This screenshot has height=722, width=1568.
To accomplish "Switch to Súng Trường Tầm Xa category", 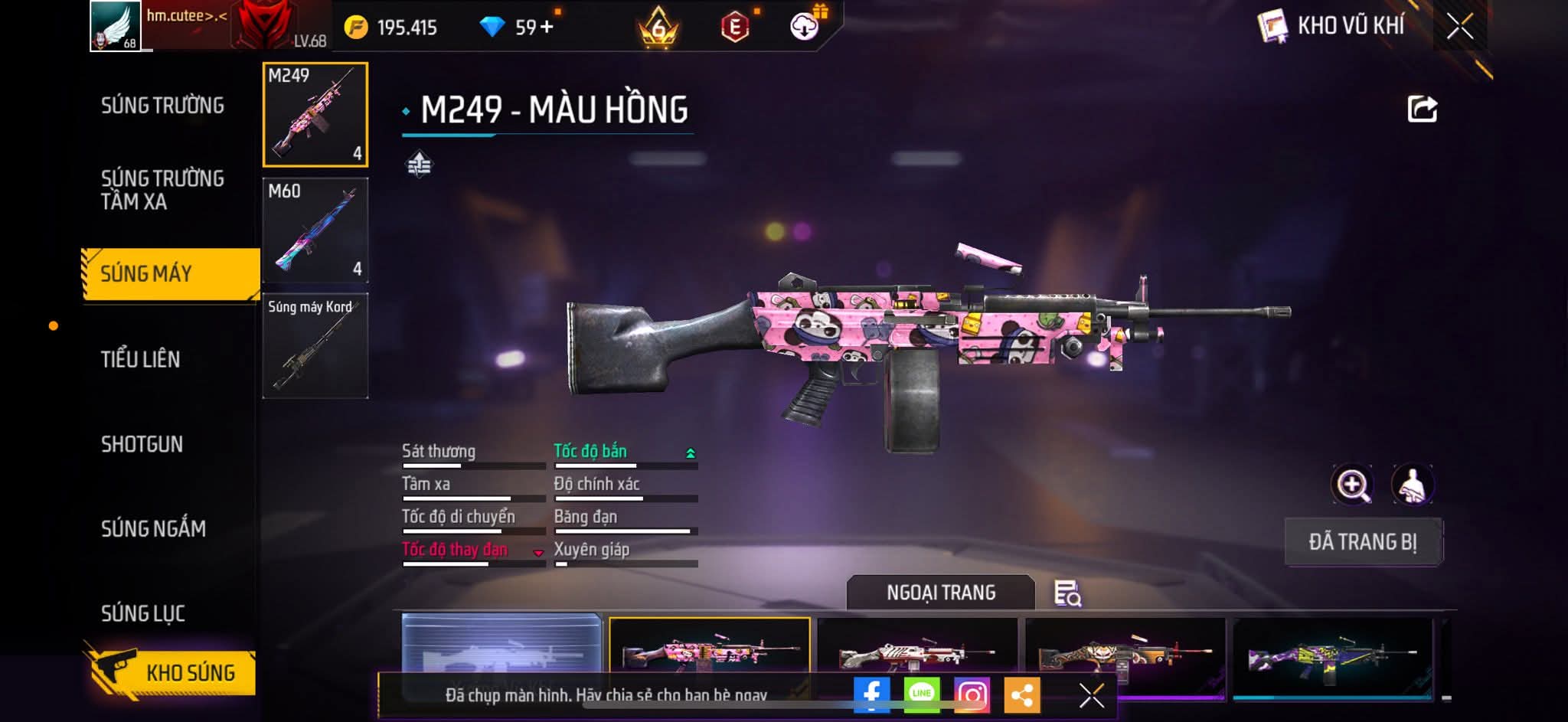I will coord(162,190).
